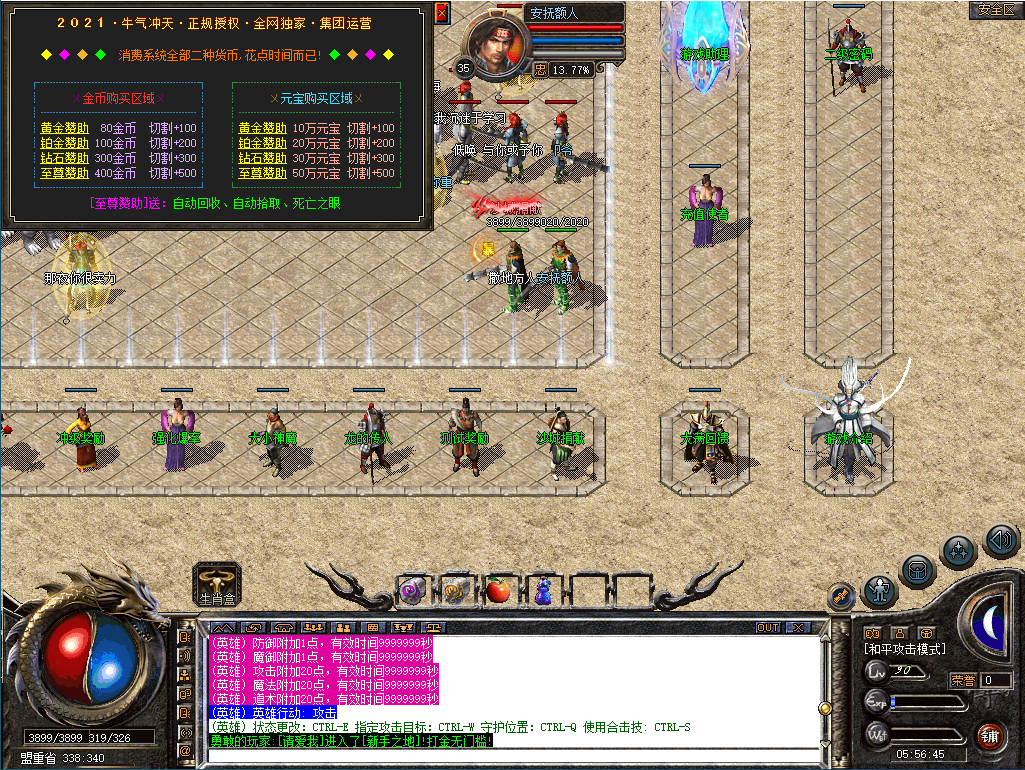Close the sponsorship shop dialog
This screenshot has height=770, width=1025.
pos(442,13)
